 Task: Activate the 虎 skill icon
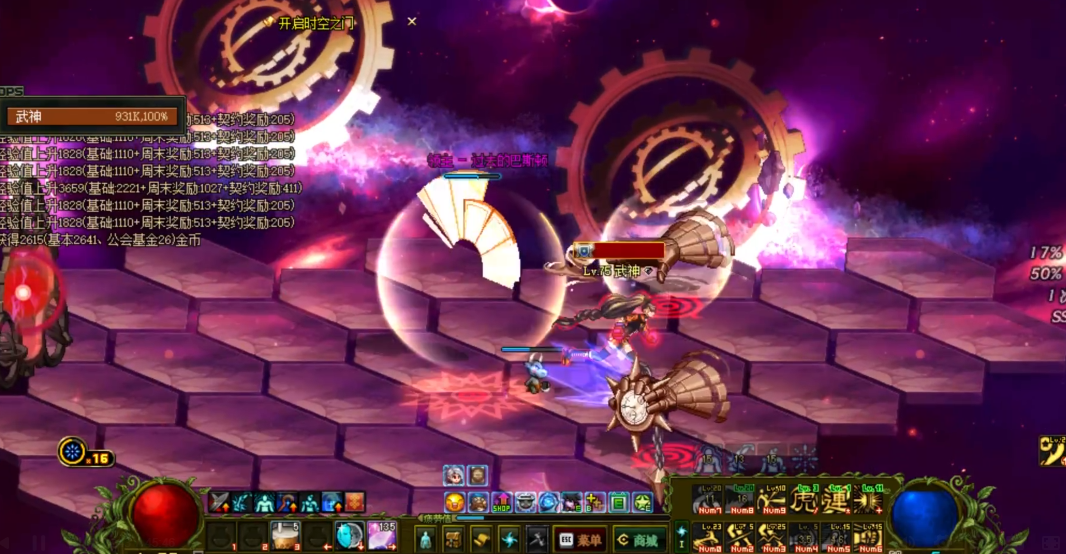(x=804, y=499)
